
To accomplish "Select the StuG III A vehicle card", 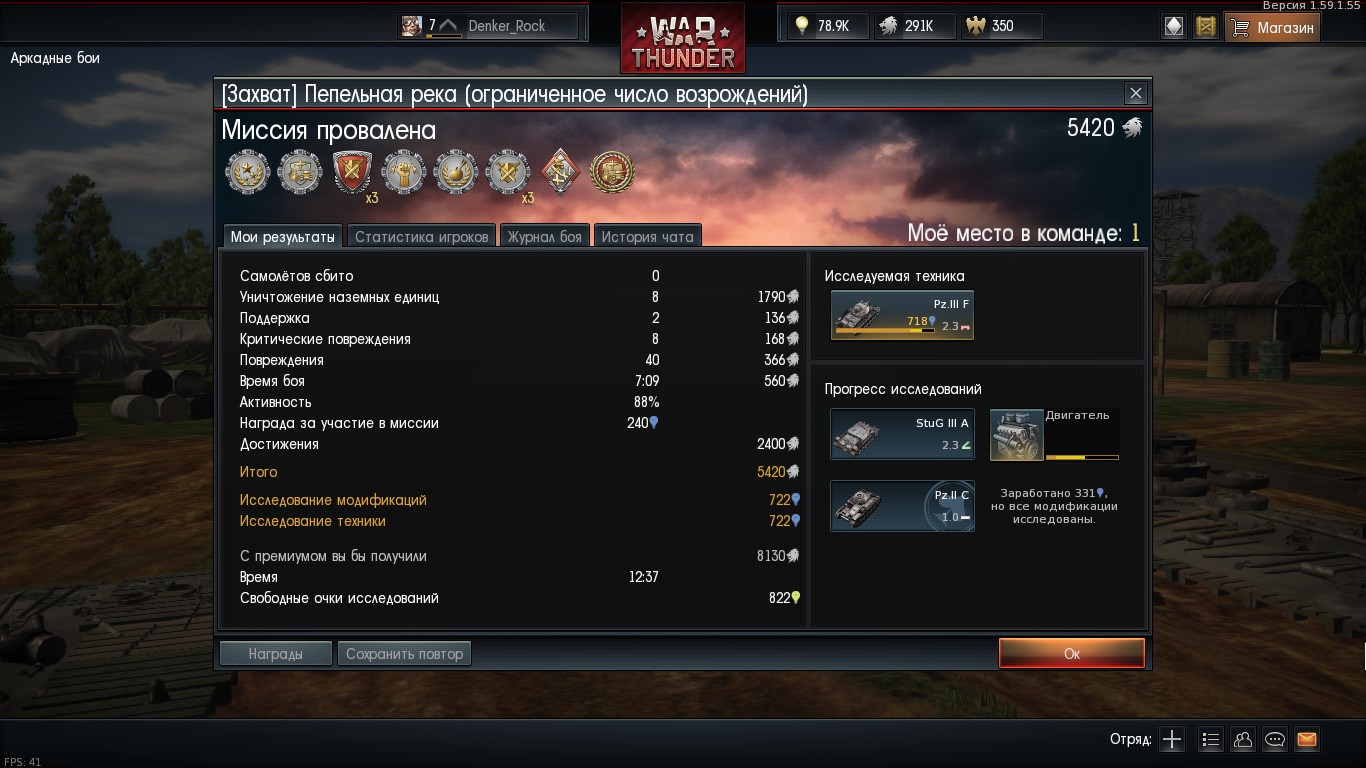I will pyautogui.click(x=902, y=435).
